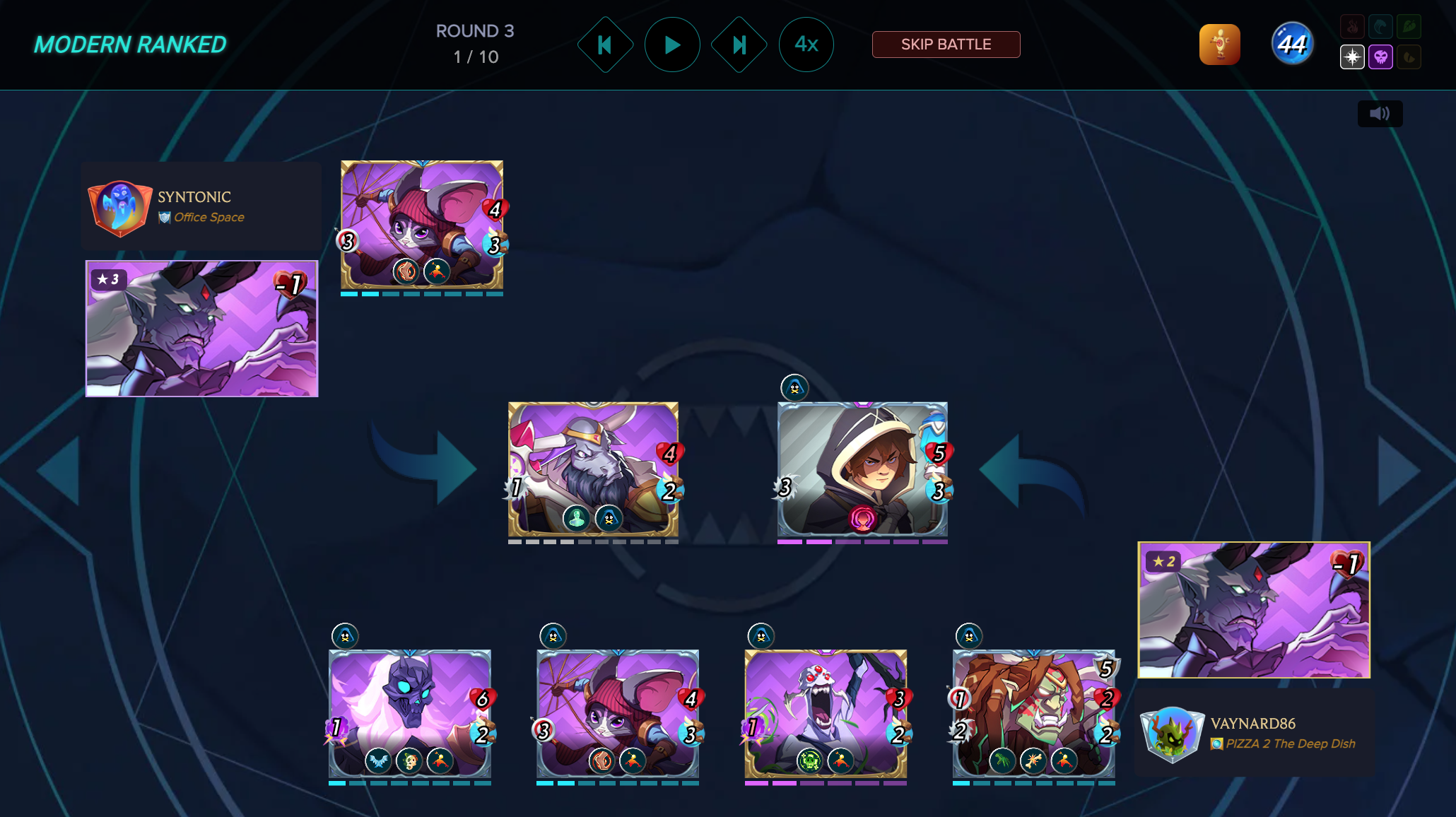
Task: Open the orange ruleset icon
Action: click(x=1219, y=45)
